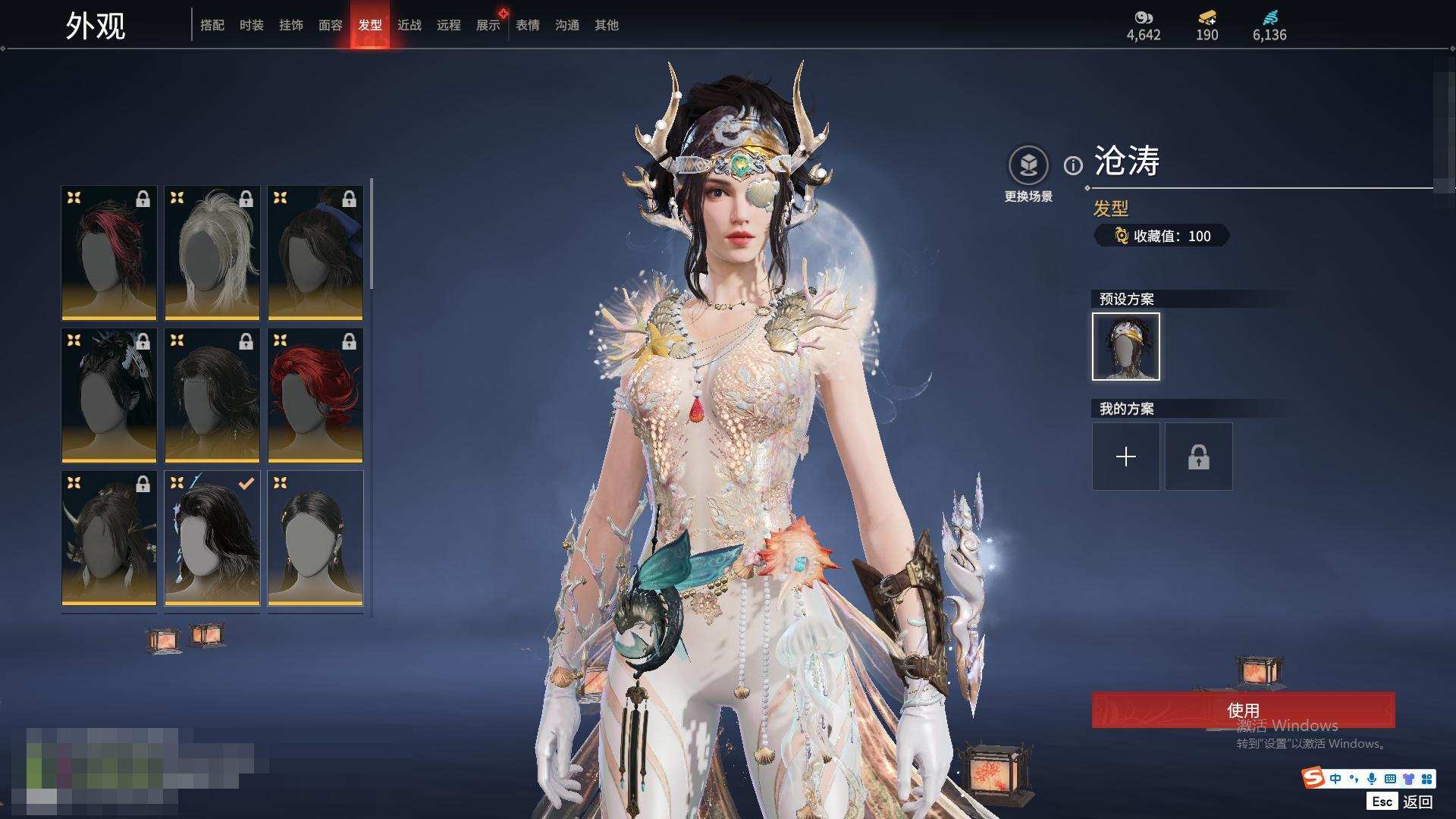Select the 挂饰 tab
This screenshot has height=819, width=1456.
click(x=291, y=25)
